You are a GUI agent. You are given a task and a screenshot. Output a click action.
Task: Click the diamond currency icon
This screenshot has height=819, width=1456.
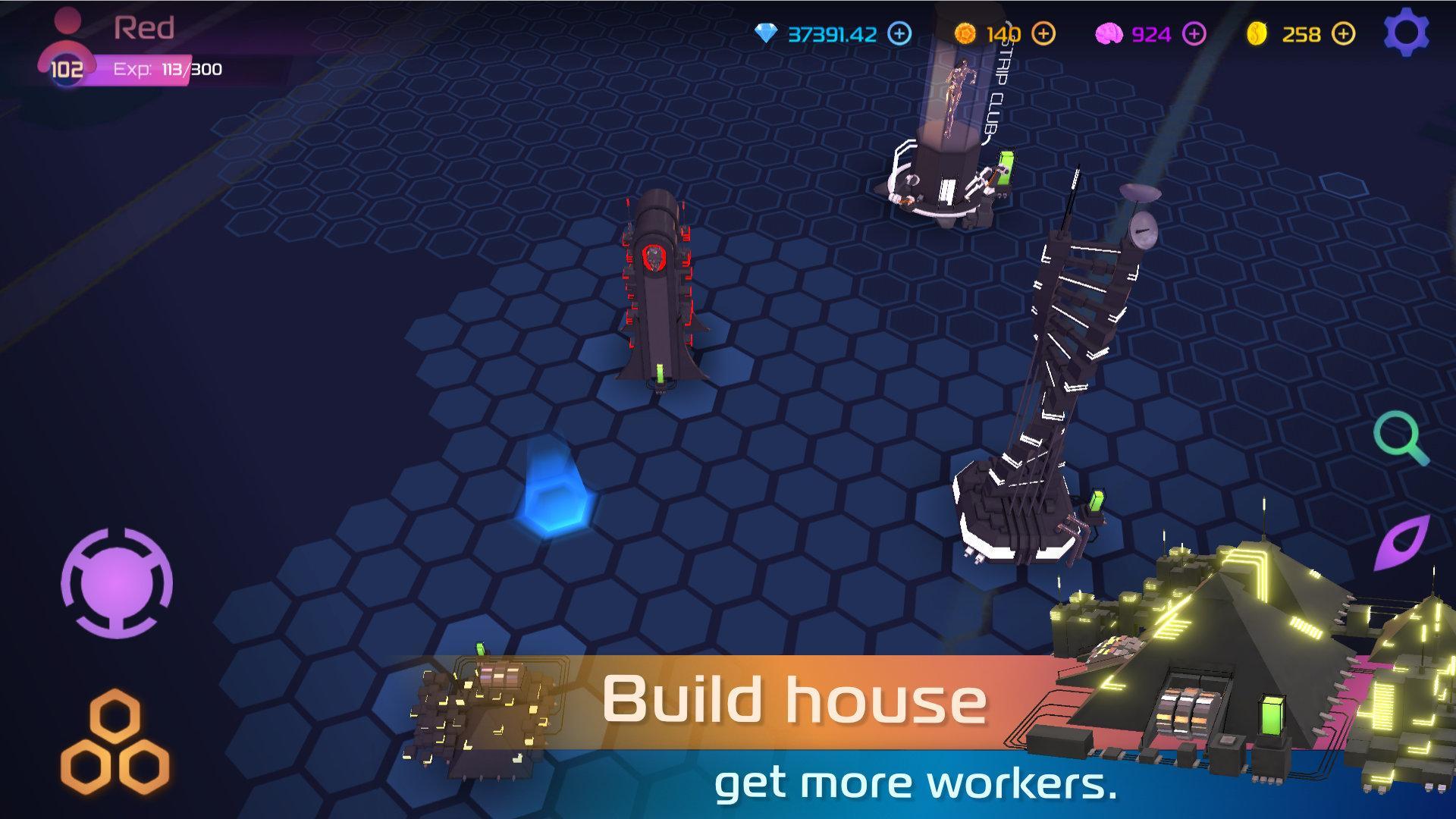(766, 32)
